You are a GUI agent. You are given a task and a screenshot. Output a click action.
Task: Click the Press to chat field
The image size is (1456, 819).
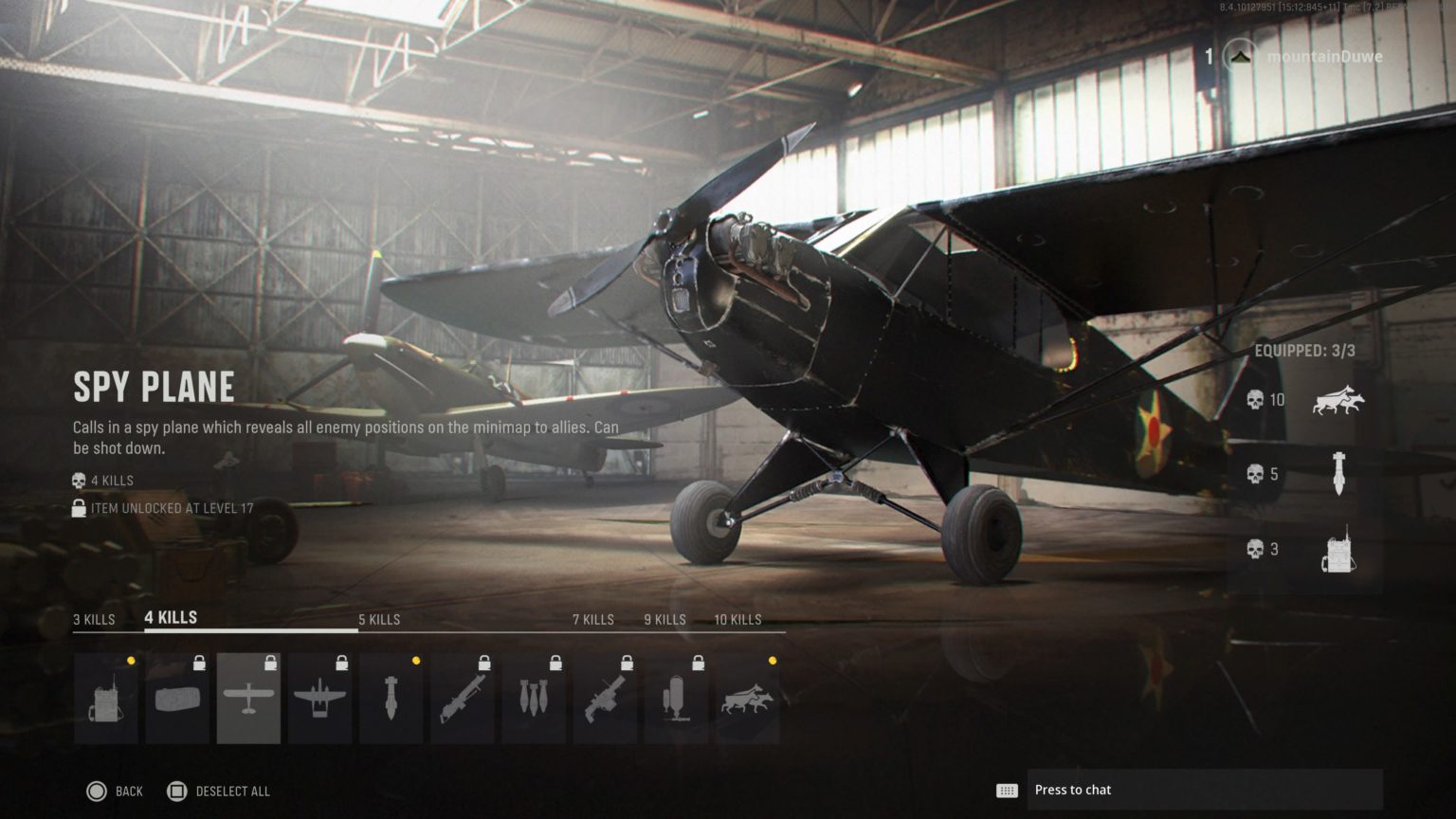click(x=1204, y=789)
